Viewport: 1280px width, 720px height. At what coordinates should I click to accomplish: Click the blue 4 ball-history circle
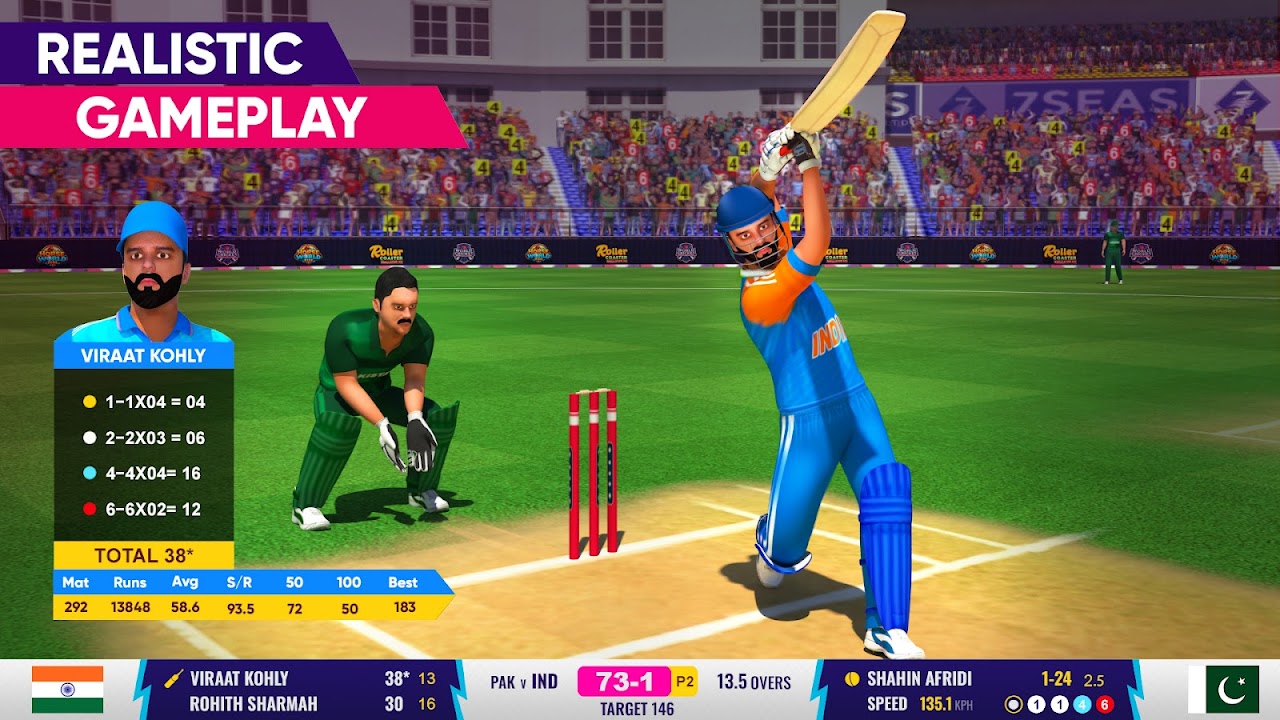click(x=1080, y=705)
